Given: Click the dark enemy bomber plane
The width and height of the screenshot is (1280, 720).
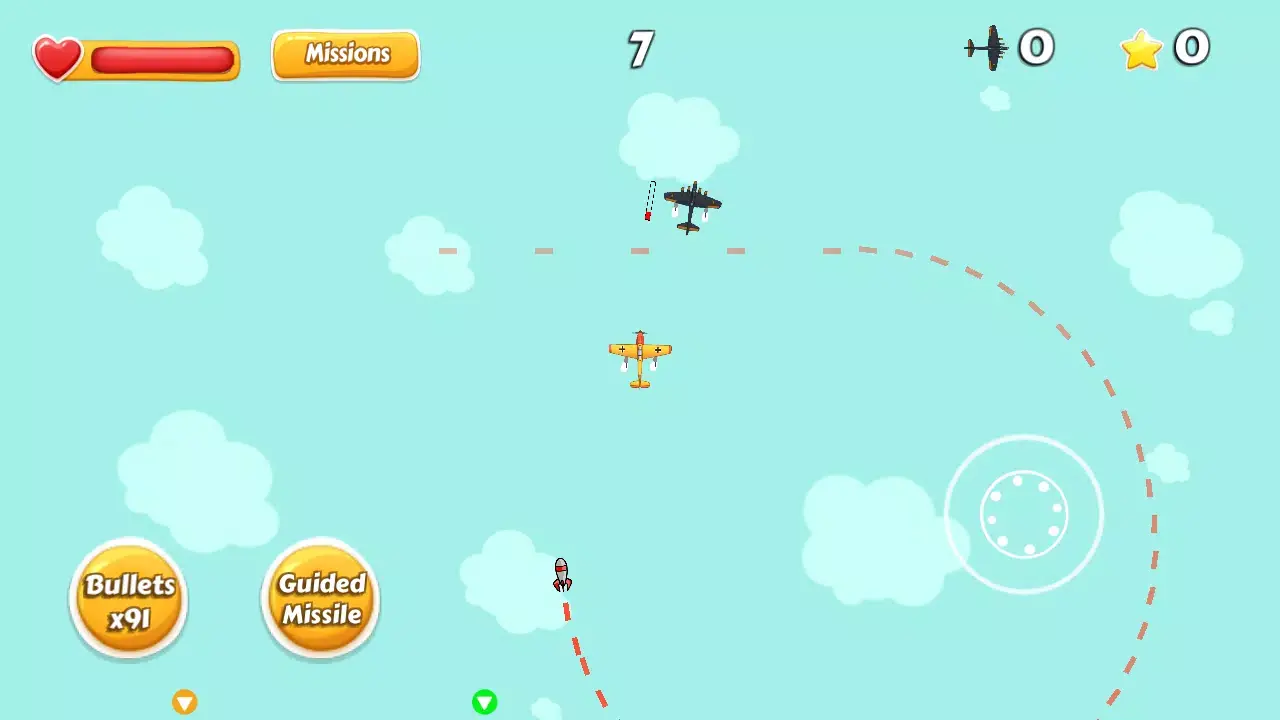Looking at the screenshot, I should point(693,207).
